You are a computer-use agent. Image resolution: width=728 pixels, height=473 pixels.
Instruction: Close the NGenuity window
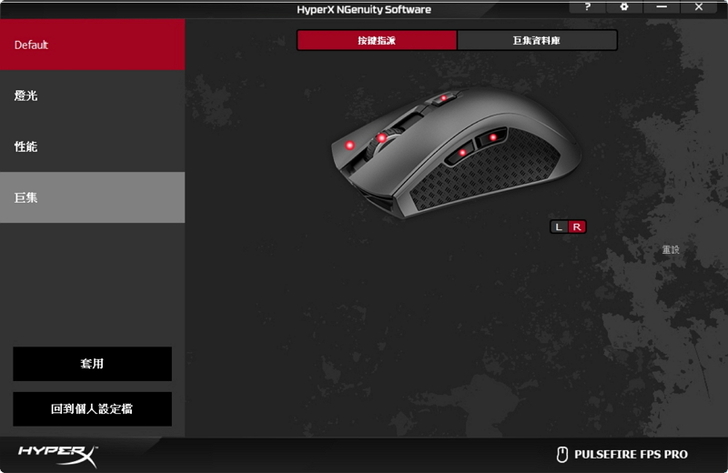tap(698, 7)
